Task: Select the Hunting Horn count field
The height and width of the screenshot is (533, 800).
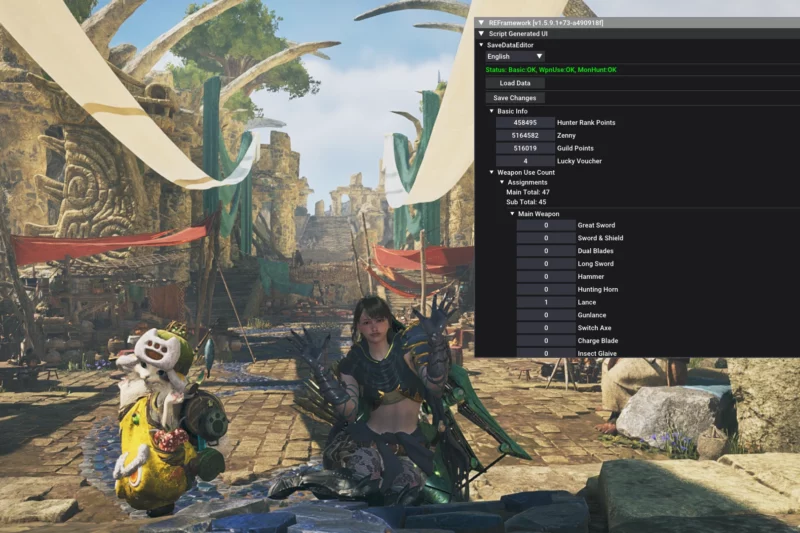Action: pyautogui.click(x=546, y=289)
